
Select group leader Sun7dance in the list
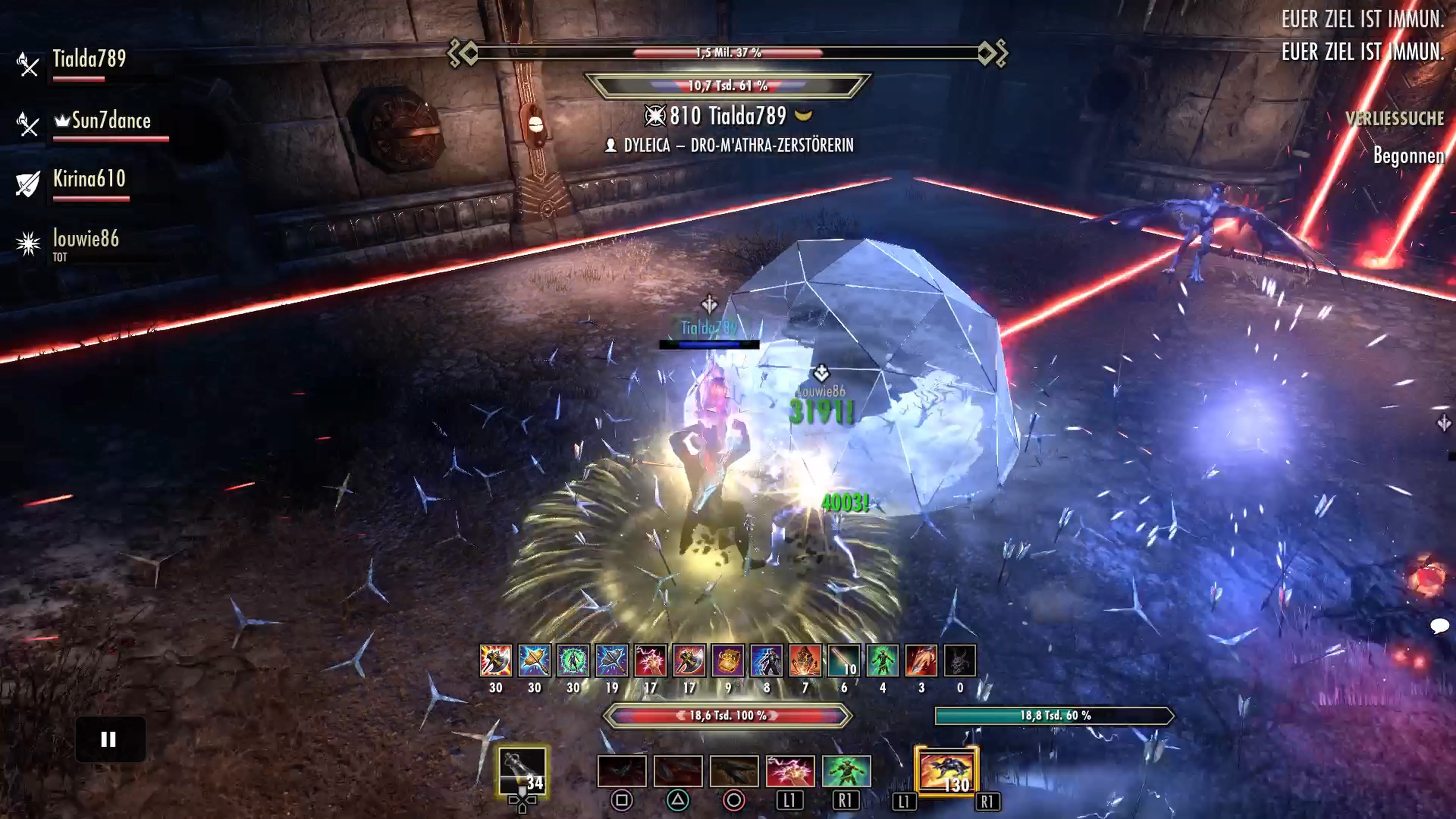click(x=111, y=121)
